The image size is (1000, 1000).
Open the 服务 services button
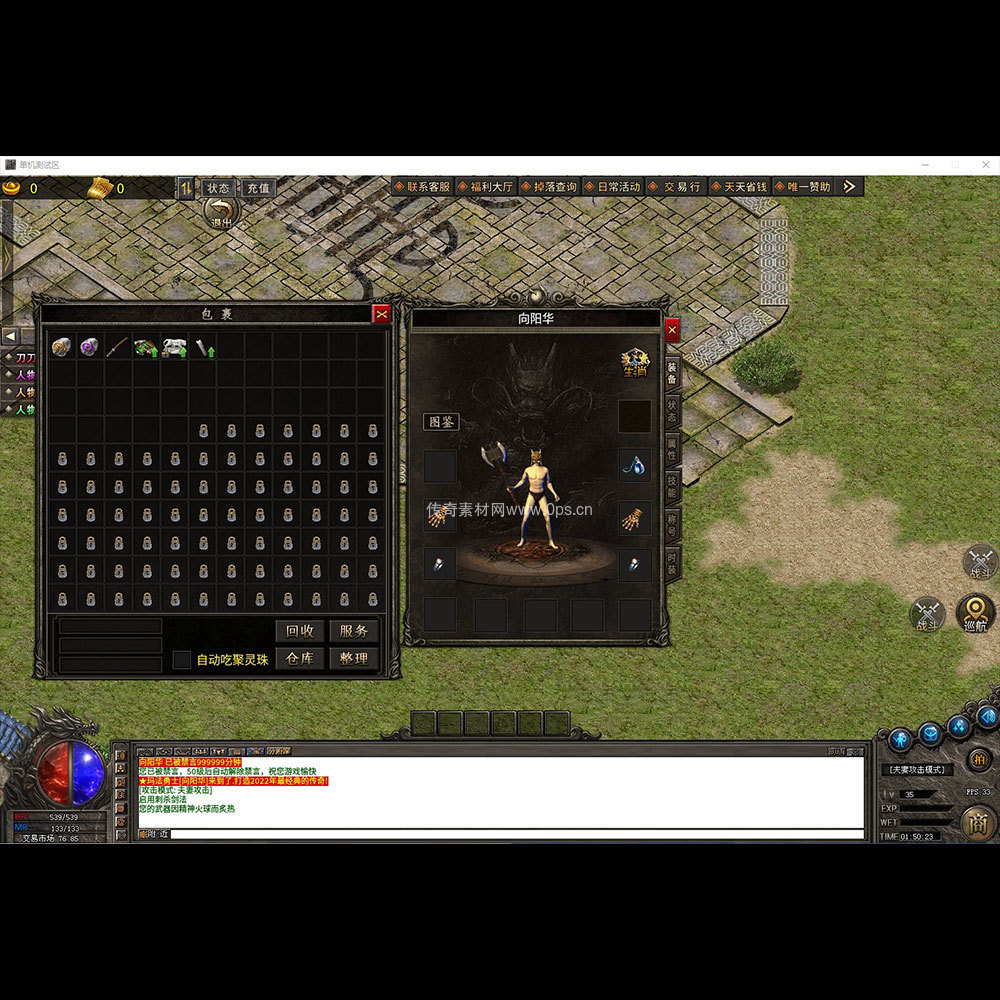(353, 631)
